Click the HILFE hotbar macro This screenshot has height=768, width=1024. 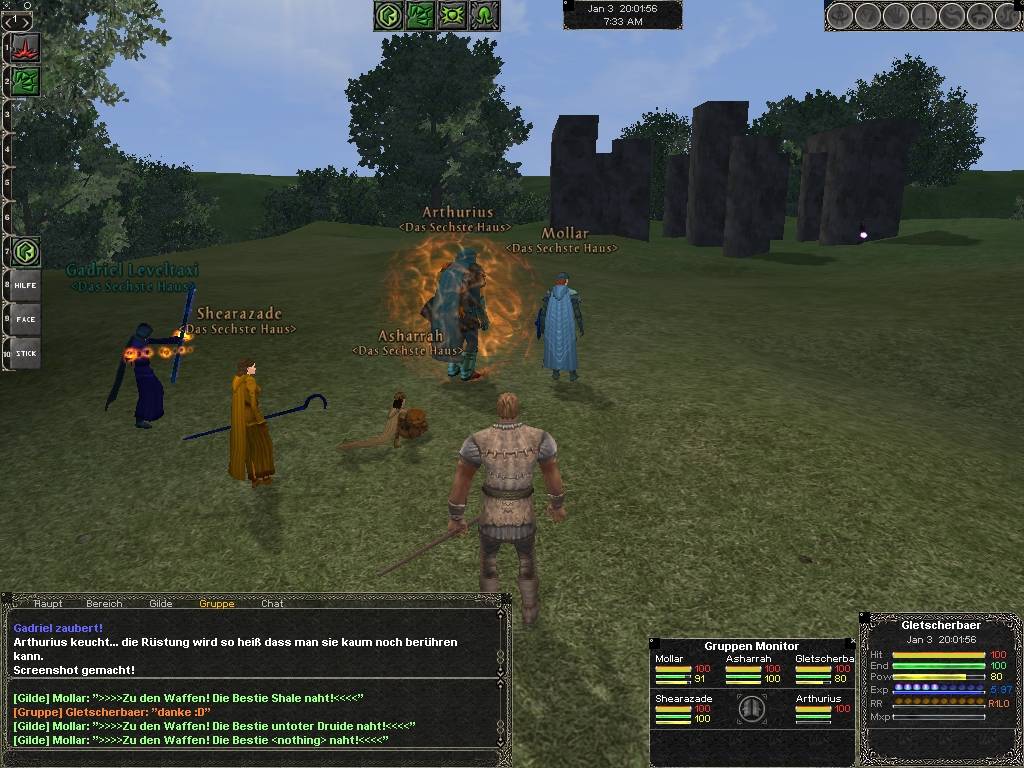[x=26, y=285]
